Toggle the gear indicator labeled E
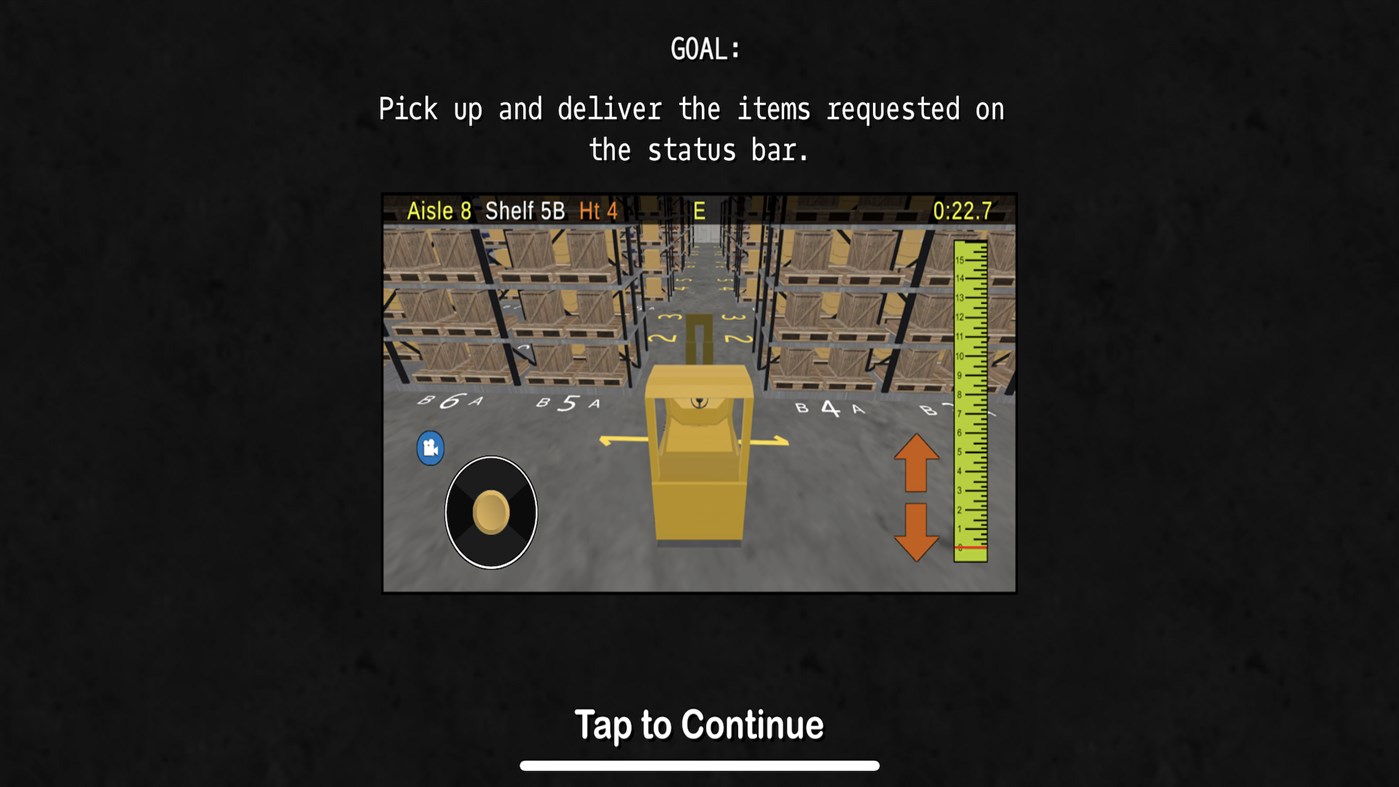 tap(699, 211)
